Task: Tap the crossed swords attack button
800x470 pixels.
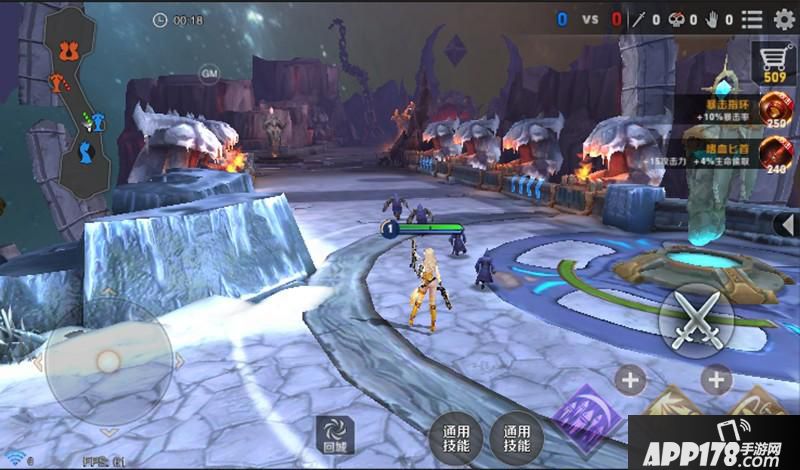Action: [x=697, y=320]
